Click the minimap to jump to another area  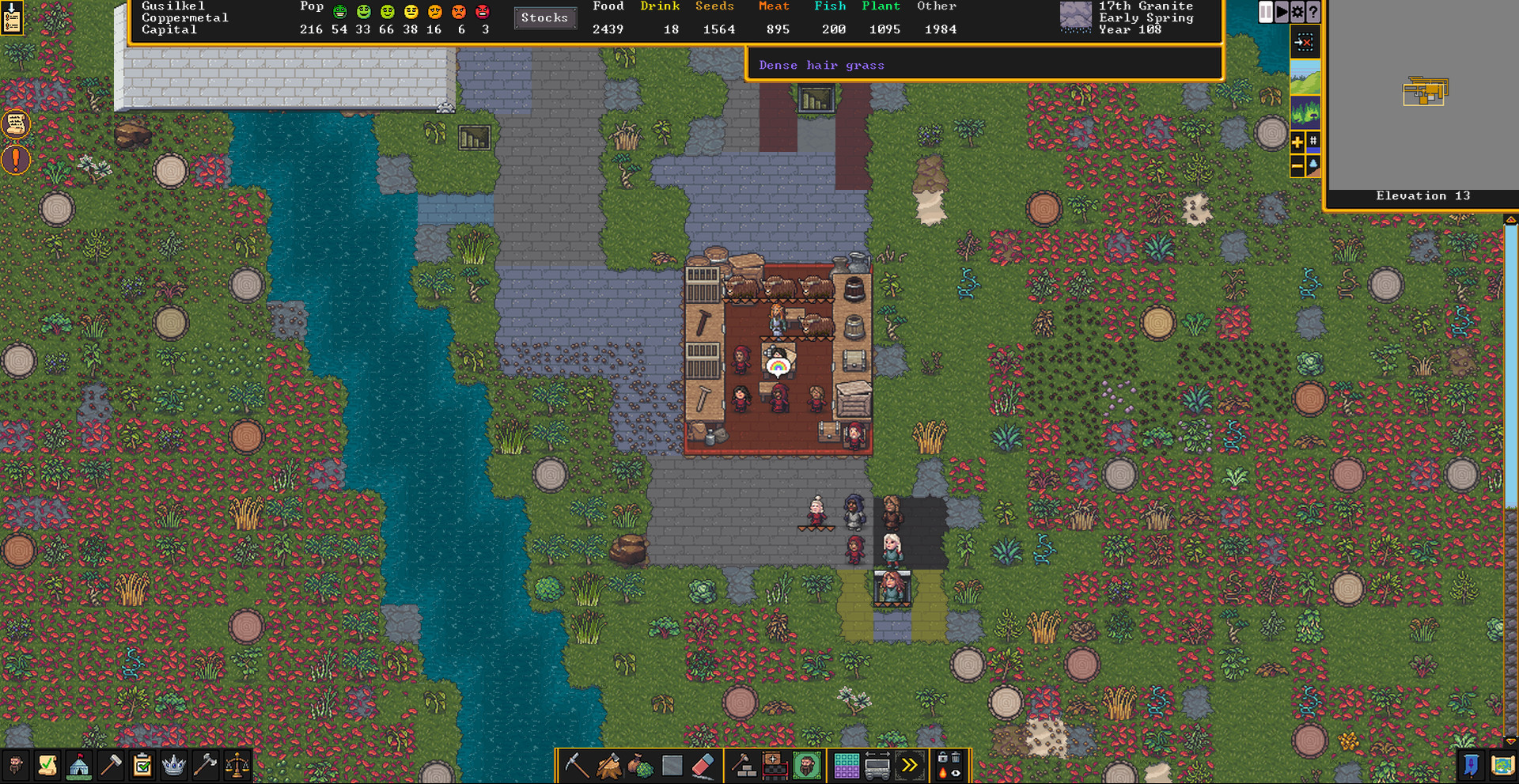(1424, 91)
